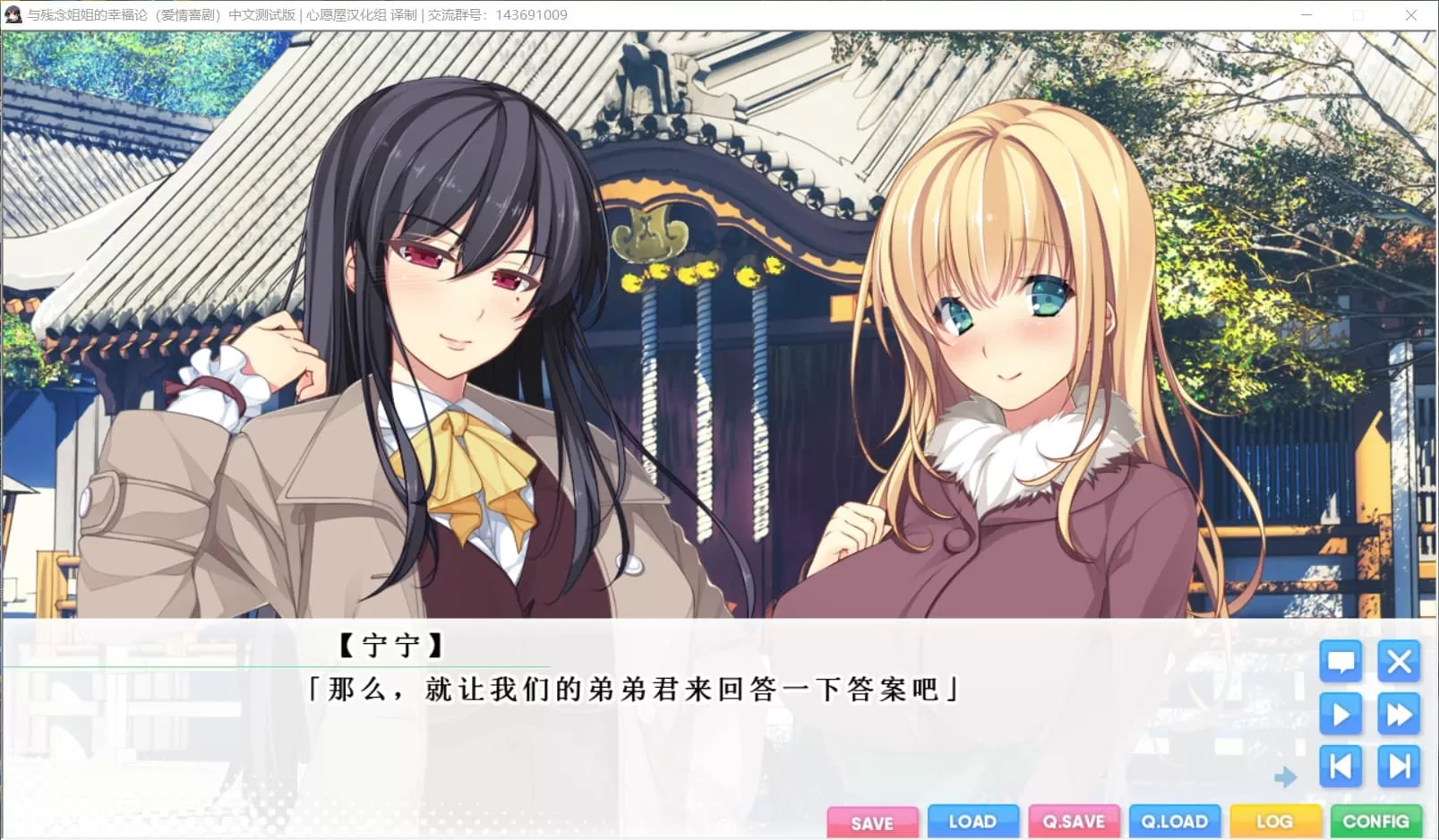Hide the message window with the speech bubble icon

coord(1340,663)
